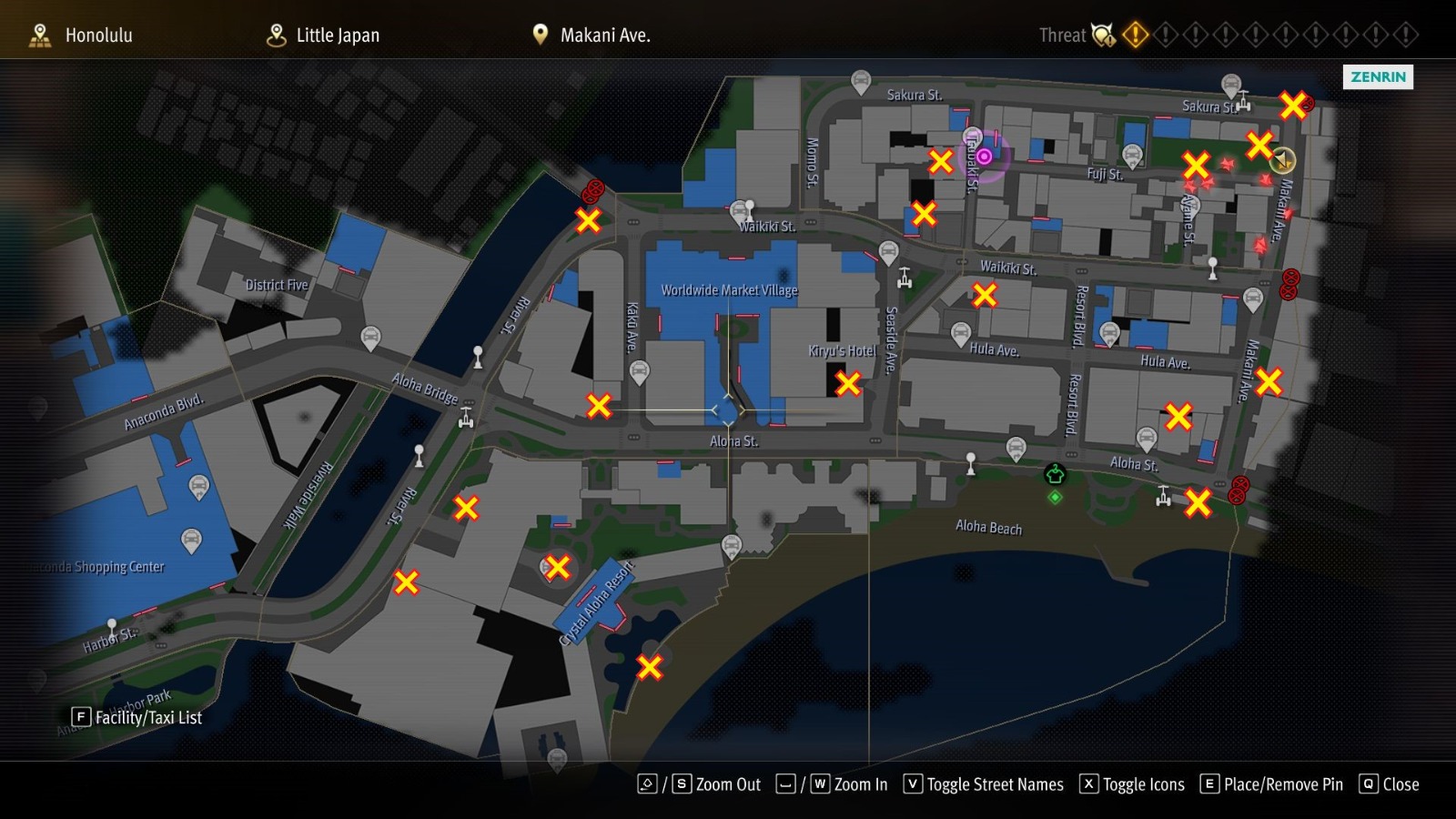Click the green clothing shop icon near Aloha Beach
This screenshot has height=819, width=1456.
1053,472
